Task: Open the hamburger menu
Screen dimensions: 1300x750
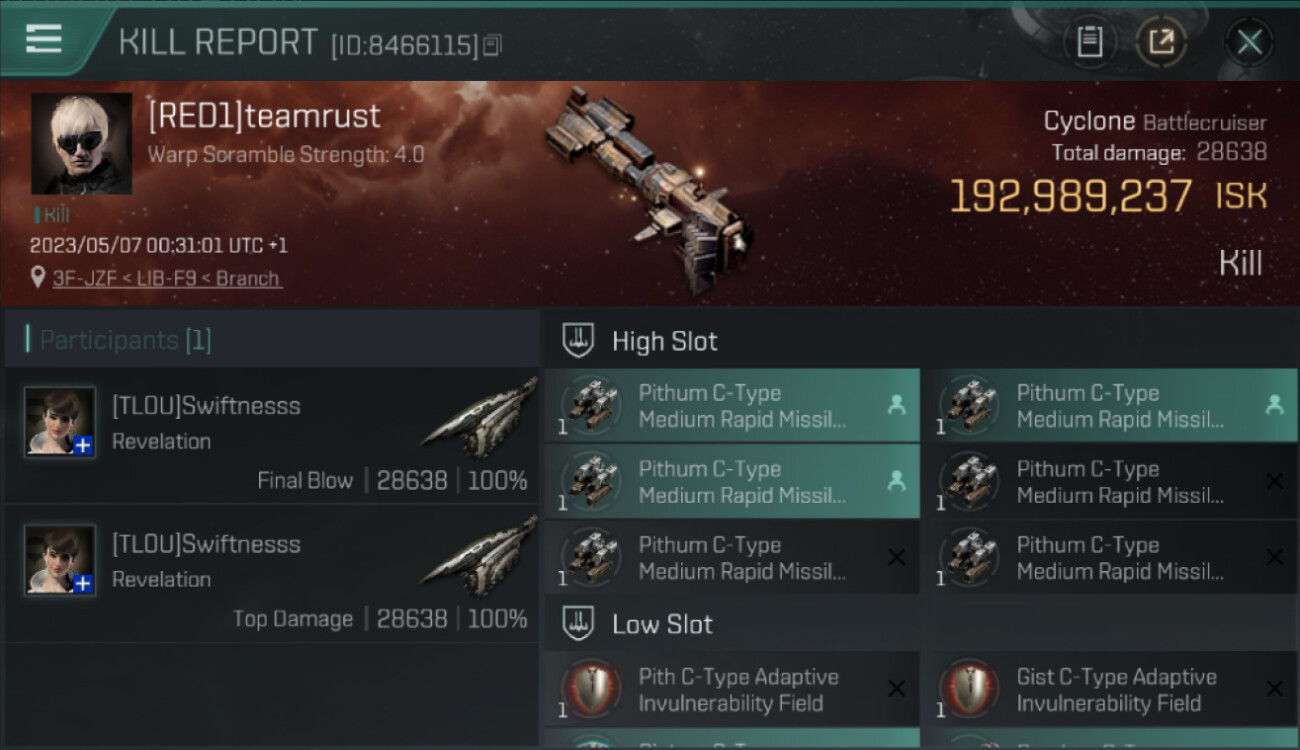Action: click(44, 39)
